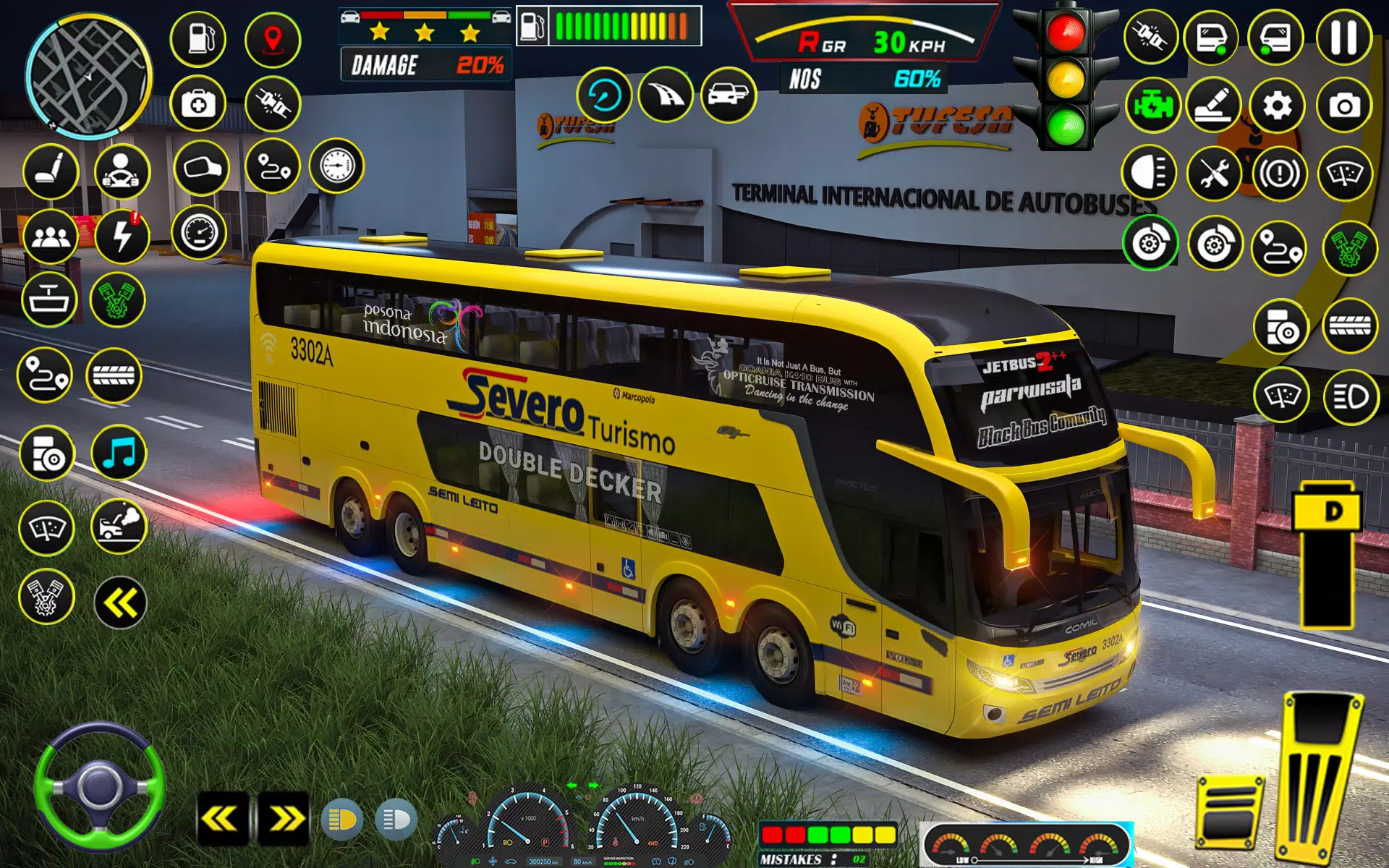This screenshot has width=1389, height=868.
Task: Activate the right turn signal arrow
Action: point(284,819)
